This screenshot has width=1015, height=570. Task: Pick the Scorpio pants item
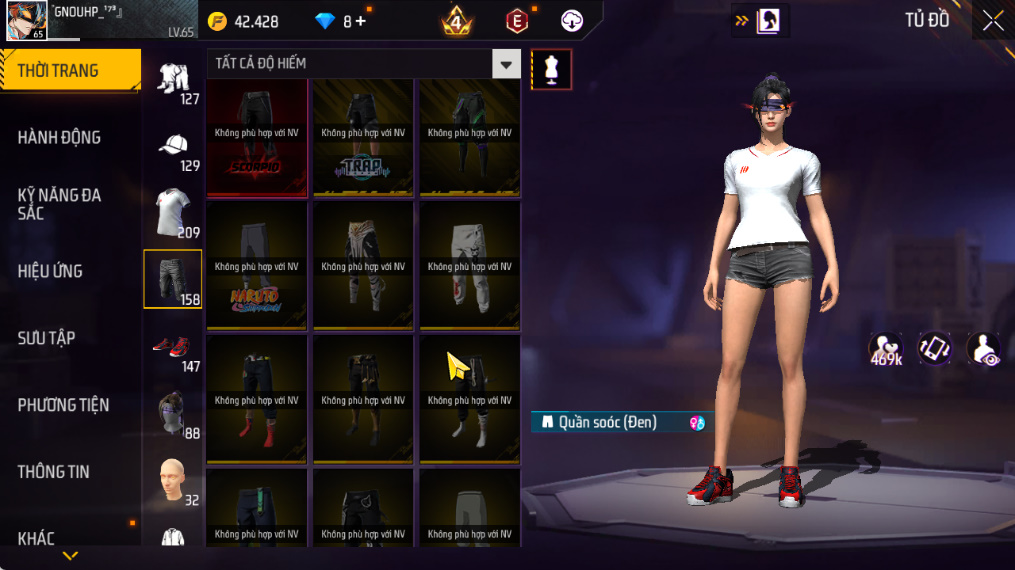tap(257, 138)
